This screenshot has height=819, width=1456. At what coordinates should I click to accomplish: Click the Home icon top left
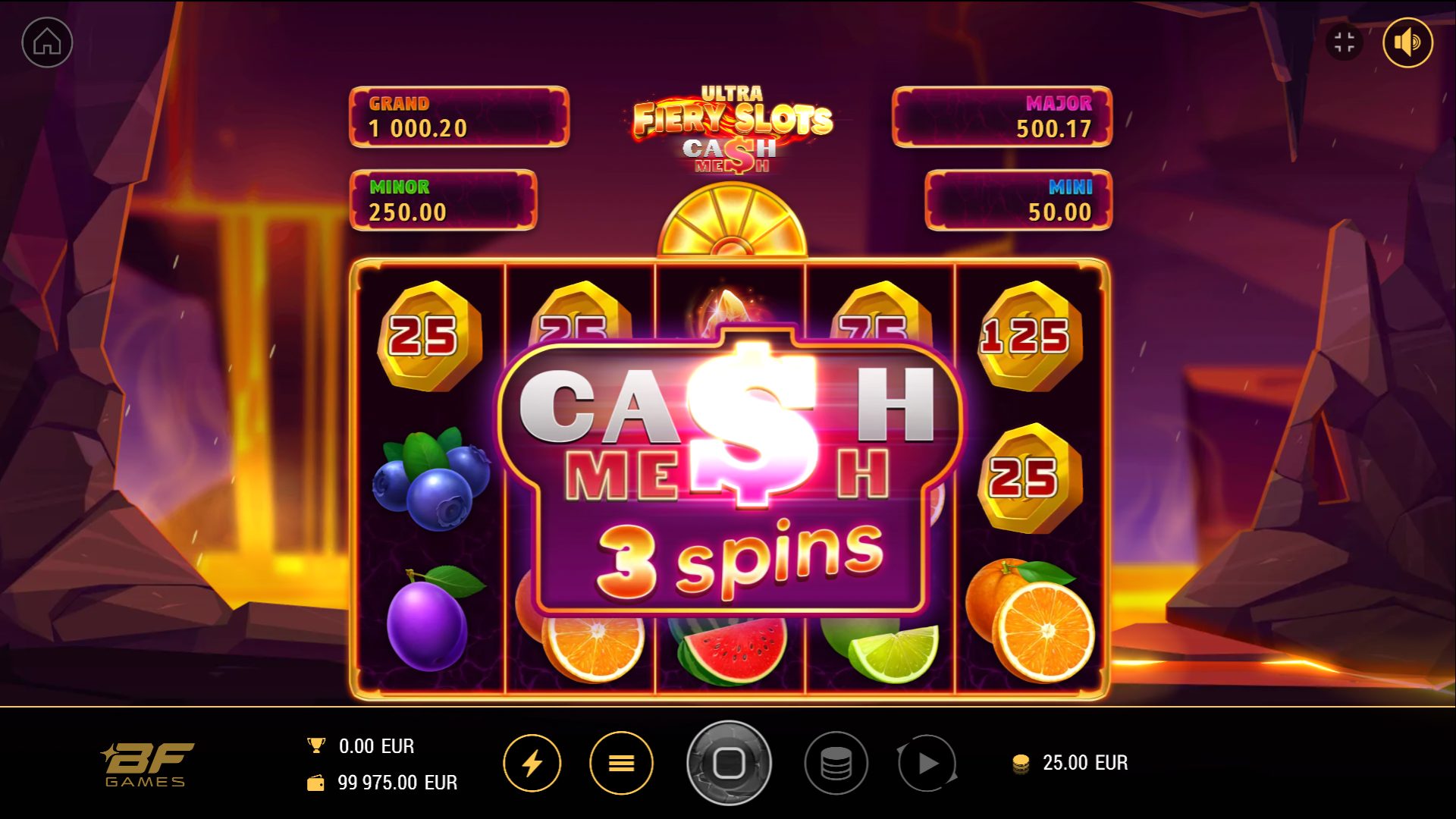pos(45,42)
